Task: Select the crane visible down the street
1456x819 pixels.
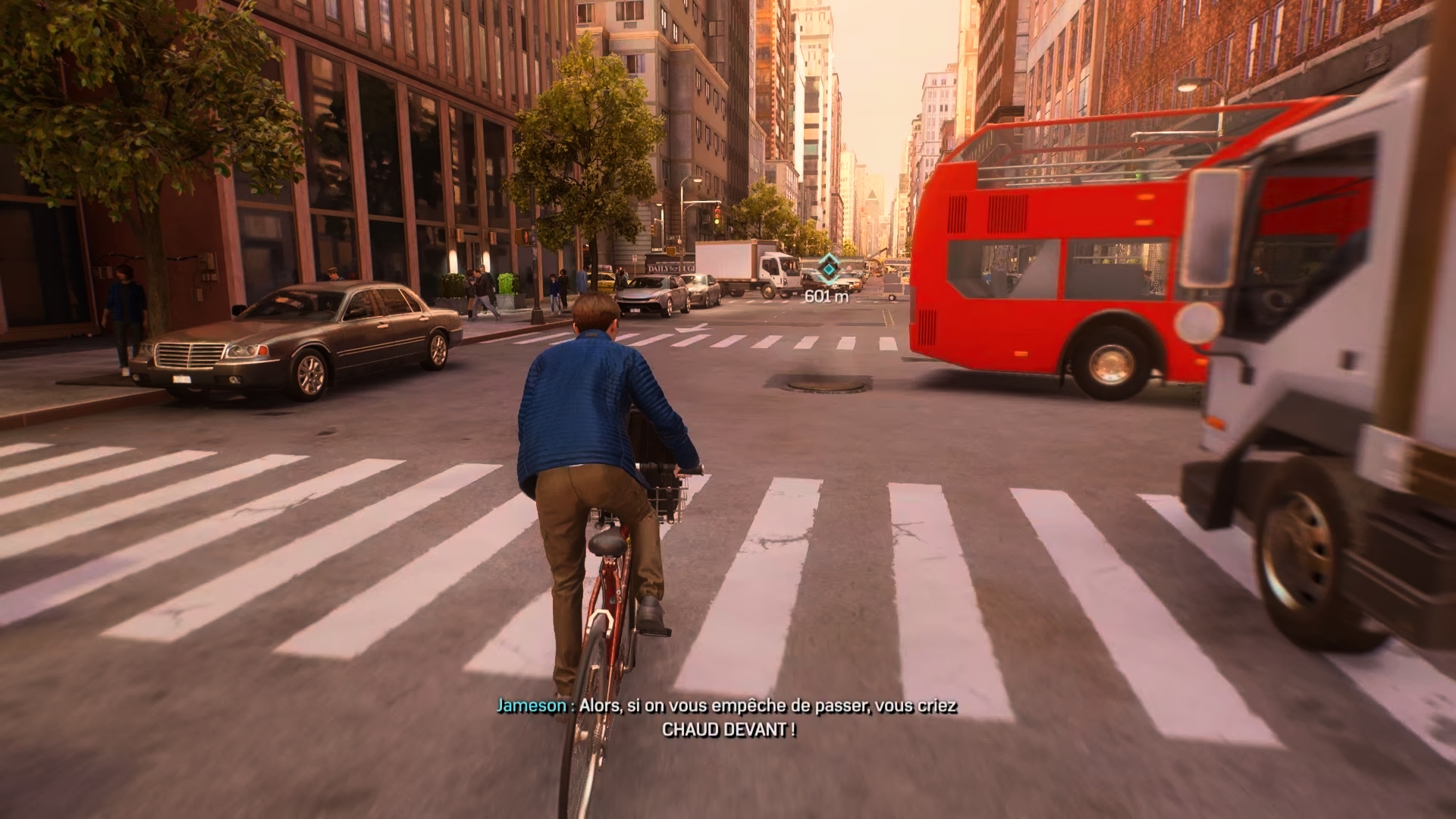Action: 878,253
